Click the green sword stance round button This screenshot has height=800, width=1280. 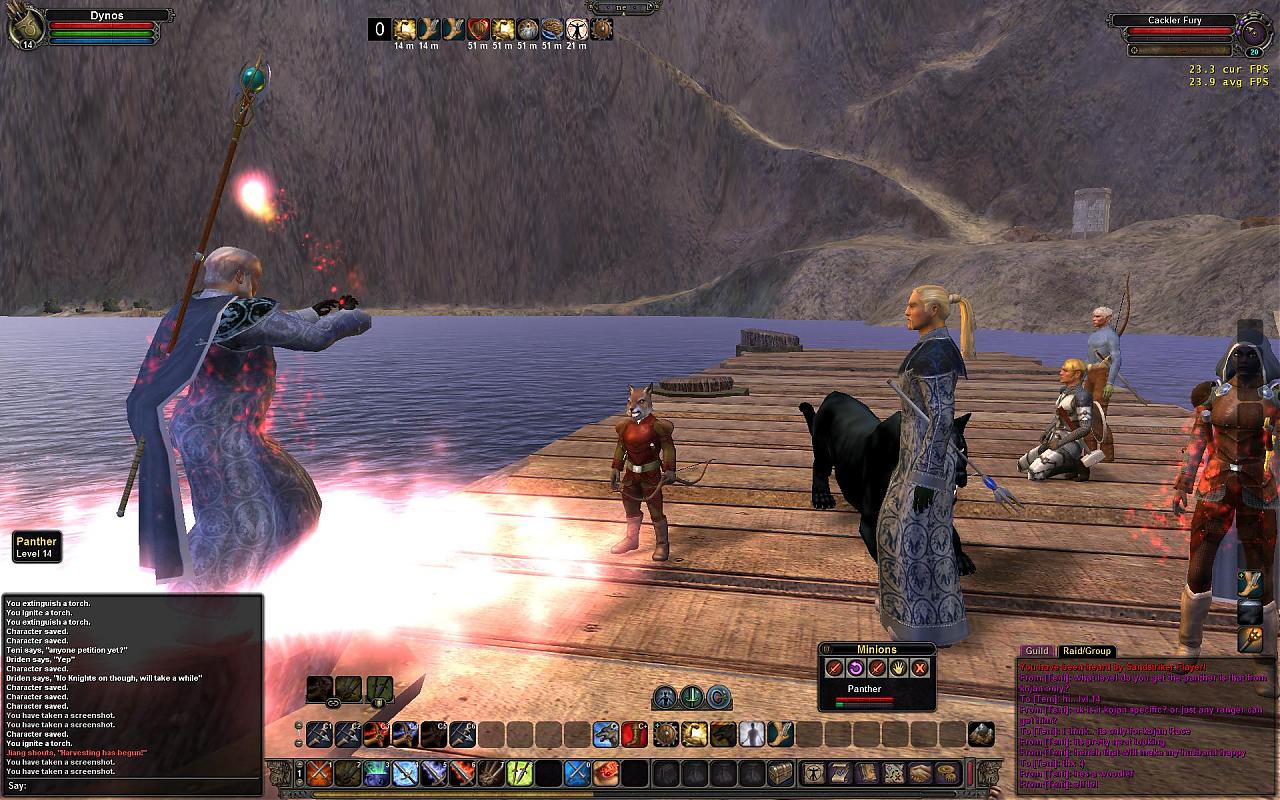click(691, 697)
